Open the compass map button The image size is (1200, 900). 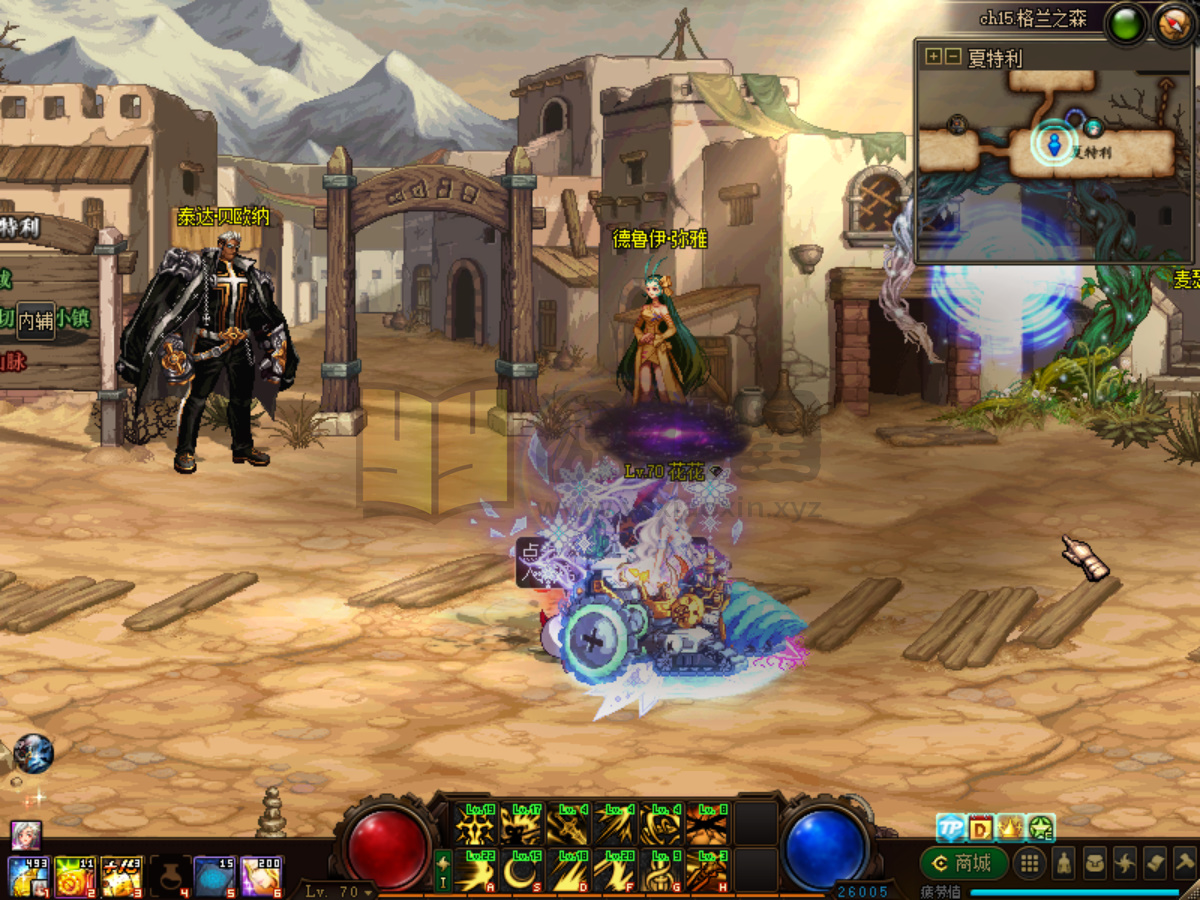(x=1173, y=24)
